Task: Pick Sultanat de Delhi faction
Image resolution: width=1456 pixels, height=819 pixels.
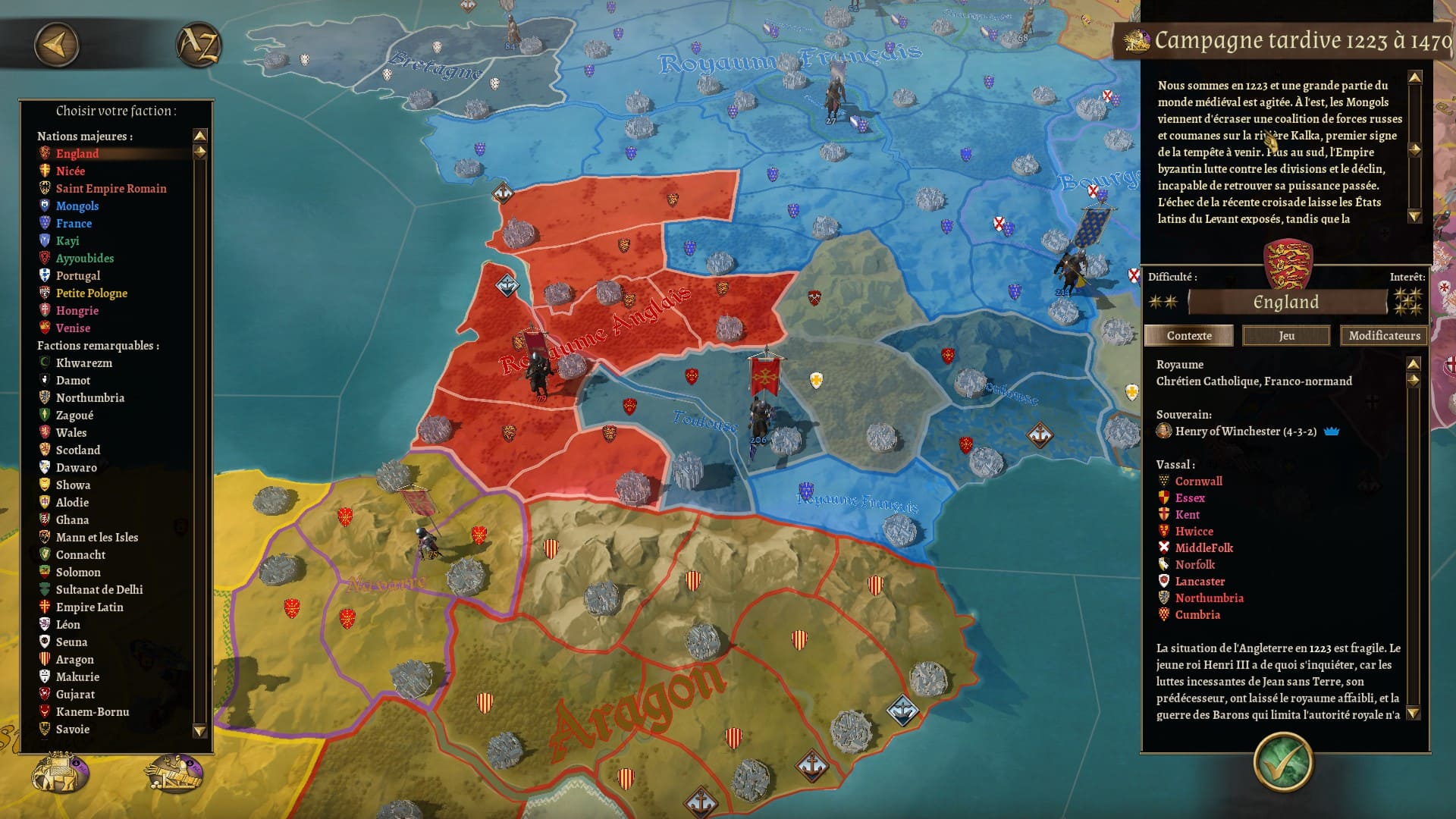Action: pyautogui.click(x=99, y=590)
